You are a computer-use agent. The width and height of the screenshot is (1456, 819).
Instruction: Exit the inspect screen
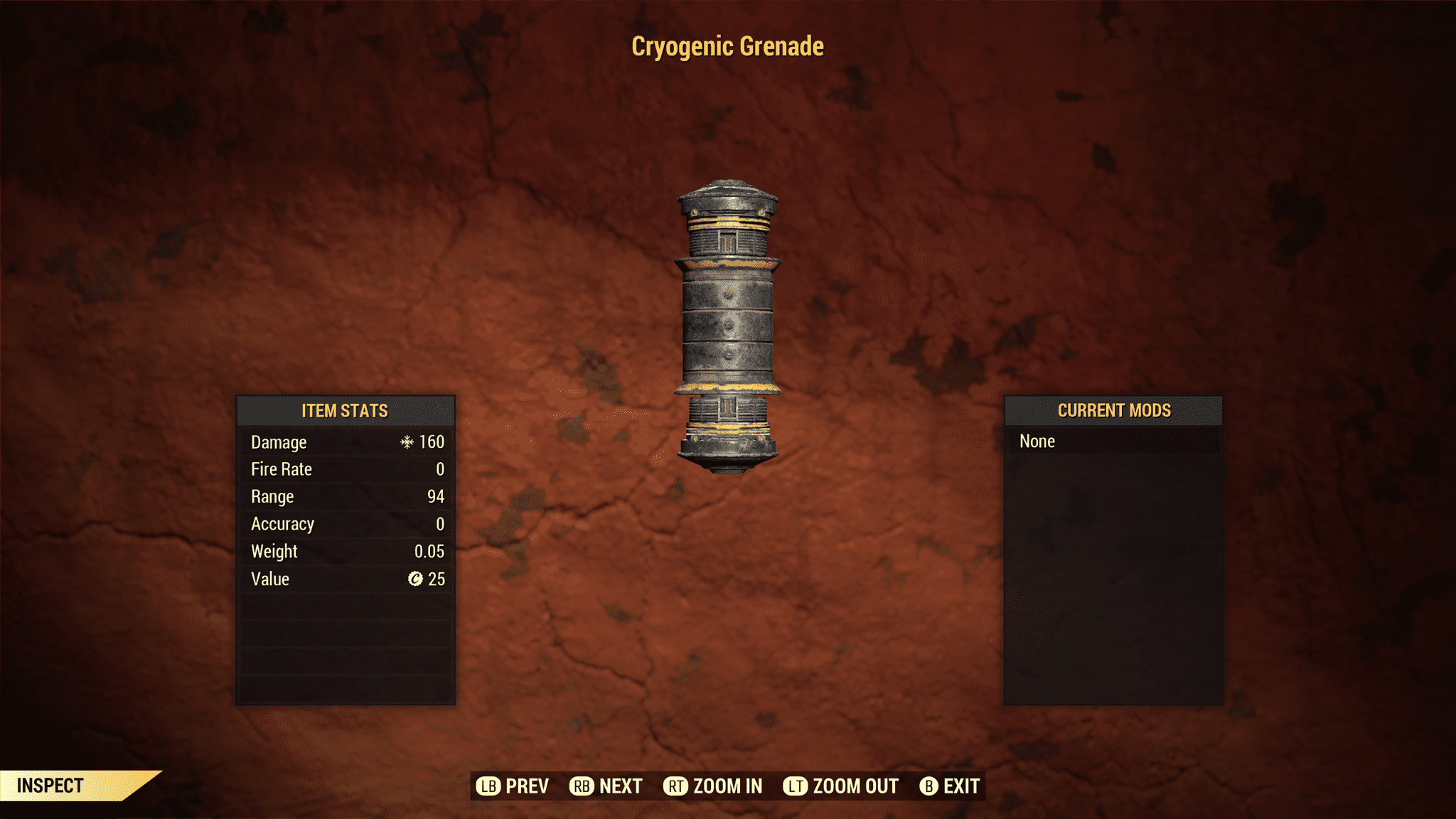(x=950, y=786)
